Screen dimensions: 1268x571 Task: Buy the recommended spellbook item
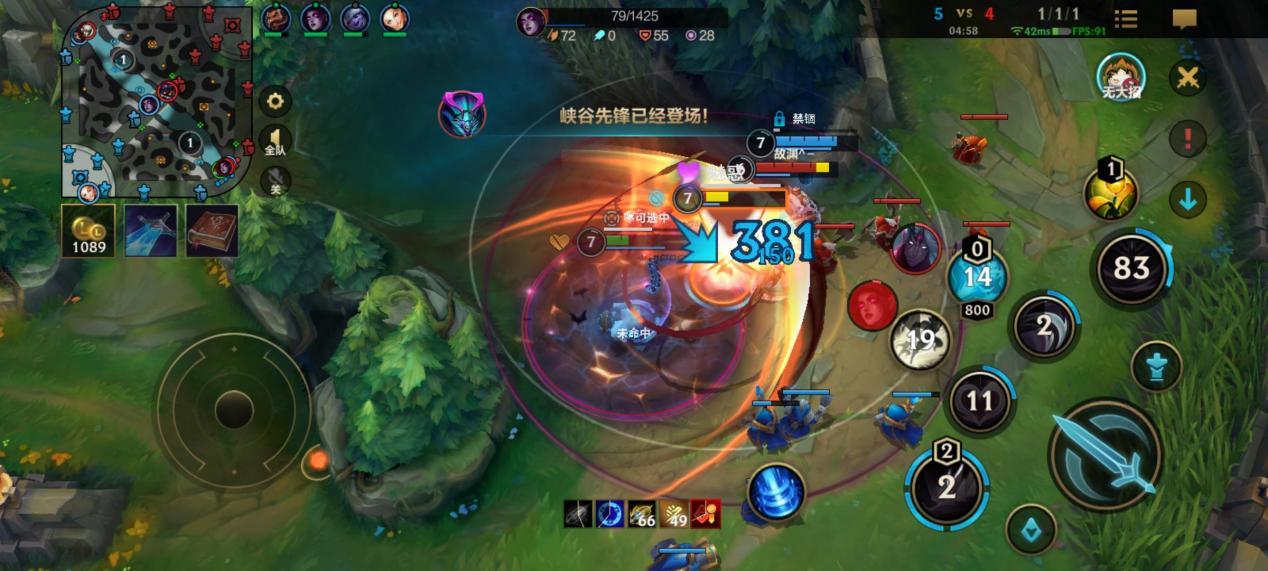[212, 231]
